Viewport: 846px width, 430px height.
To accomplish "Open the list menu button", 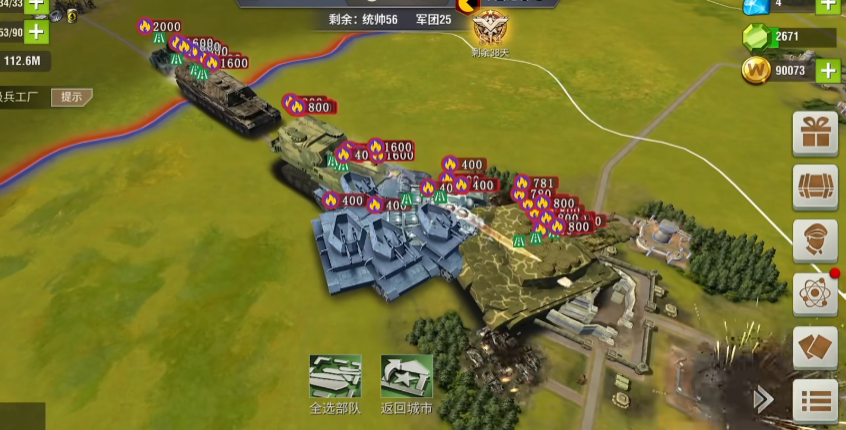I will [815, 401].
